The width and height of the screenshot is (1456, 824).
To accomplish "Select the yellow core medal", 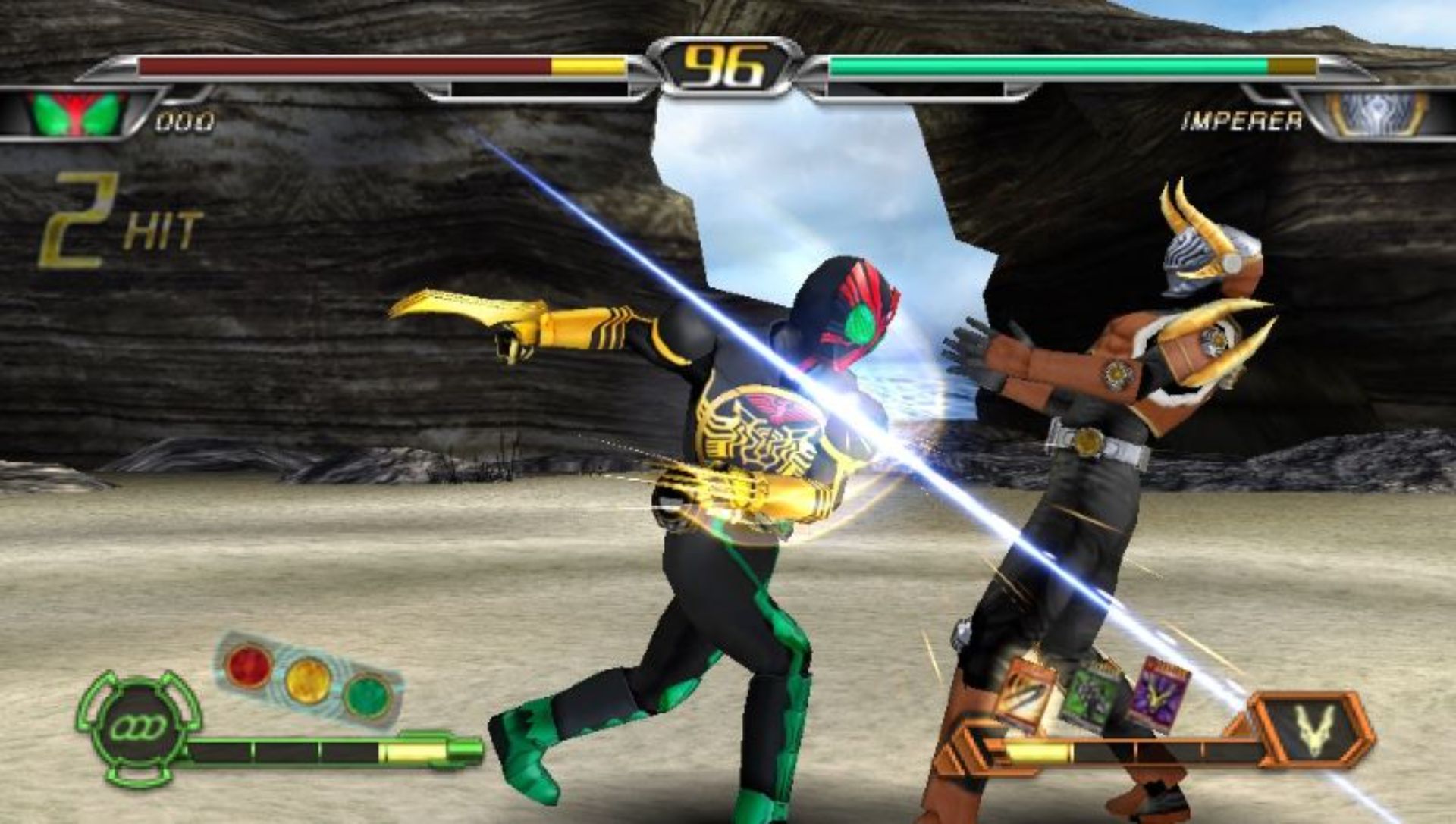I will [307, 679].
